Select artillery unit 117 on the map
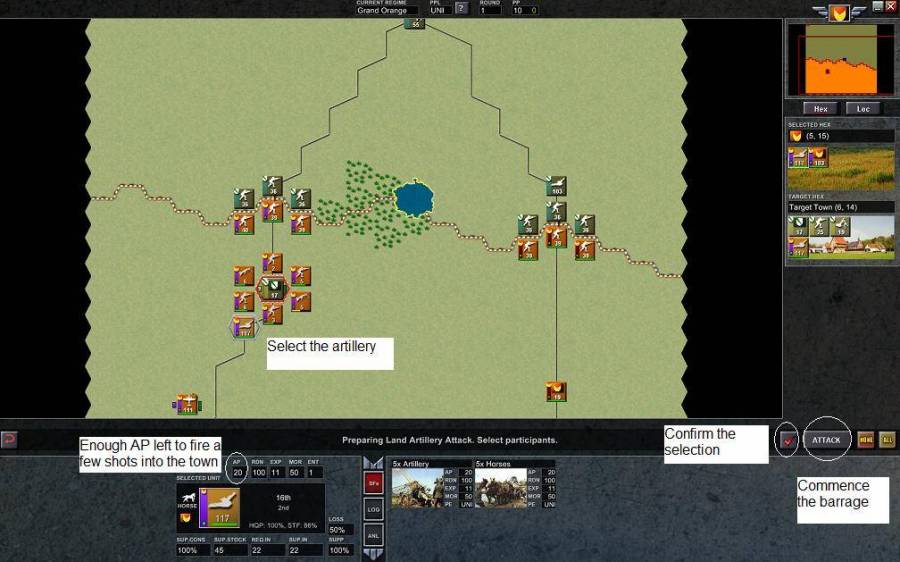The height and width of the screenshot is (562, 900). 243,328
